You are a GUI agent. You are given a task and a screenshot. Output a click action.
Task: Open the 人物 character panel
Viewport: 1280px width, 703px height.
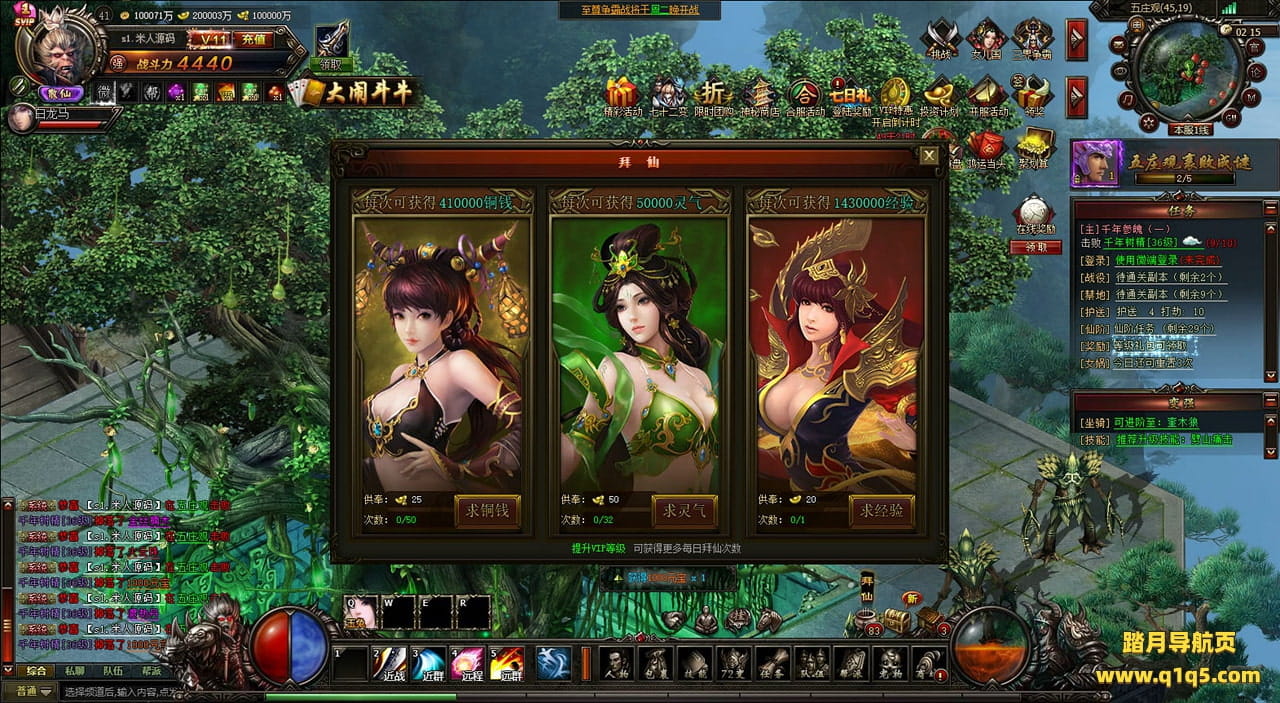pyautogui.click(x=616, y=663)
